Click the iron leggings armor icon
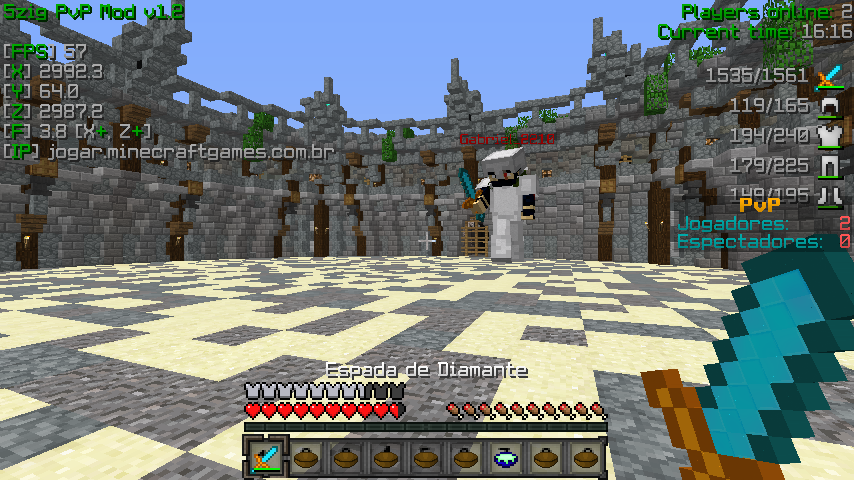This screenshot has height=480, width=854. point(829,166)
